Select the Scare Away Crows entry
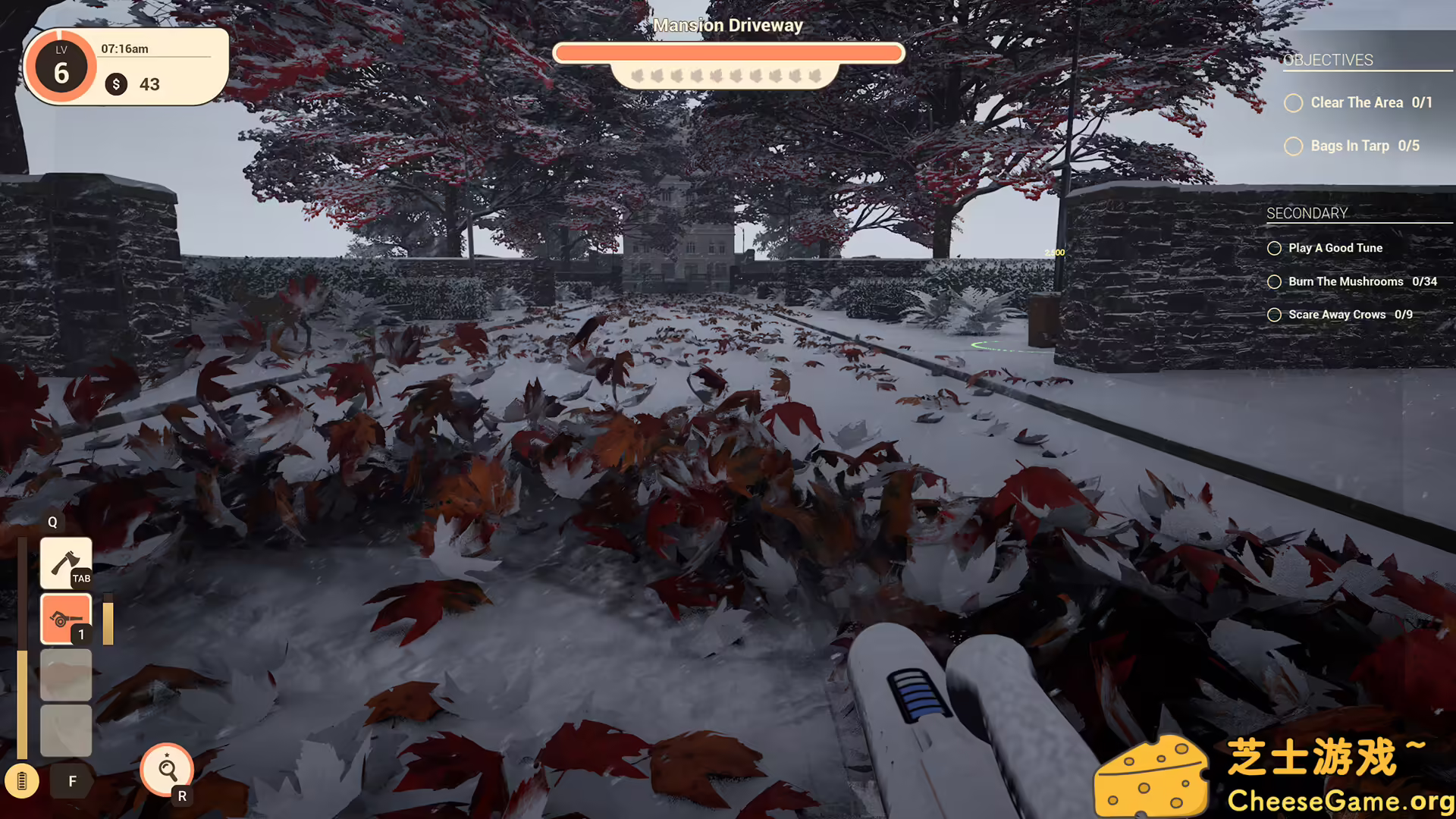The width and height of the screenshot is (1456, 819). (x=1339, y=314)
